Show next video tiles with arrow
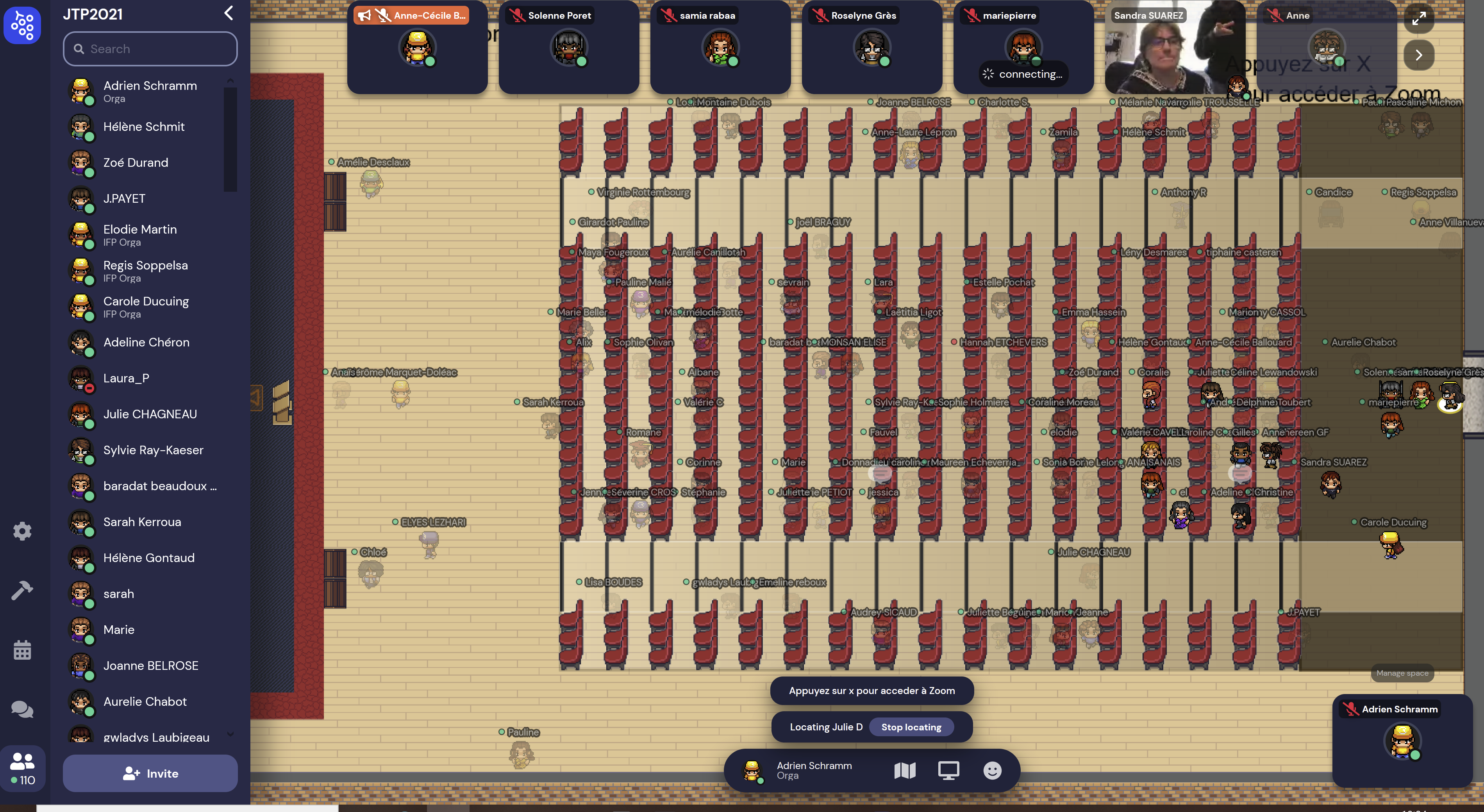This screenshot has width=1484, height=812. click(x=1419, y=55)
